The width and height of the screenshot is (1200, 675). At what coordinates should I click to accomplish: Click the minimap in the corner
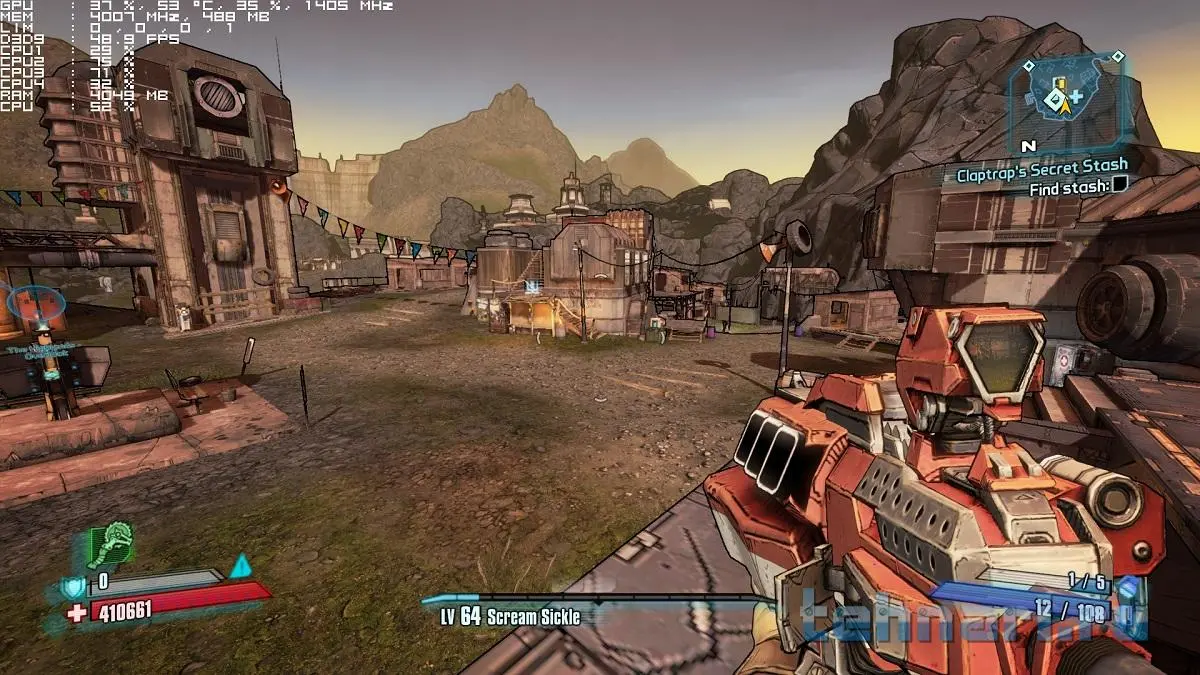(x=1068, y=99)
